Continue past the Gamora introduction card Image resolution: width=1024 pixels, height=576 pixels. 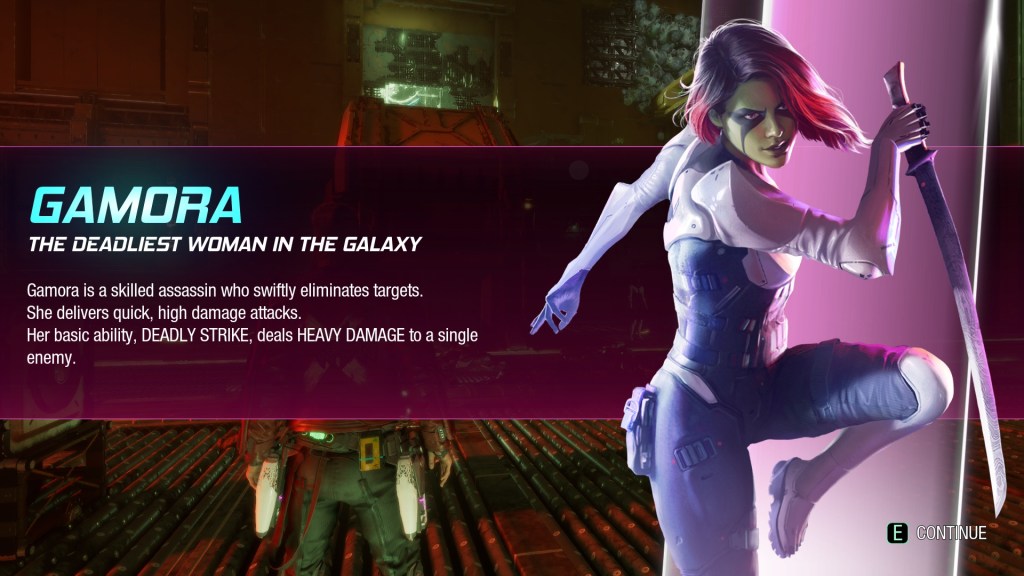938,533
